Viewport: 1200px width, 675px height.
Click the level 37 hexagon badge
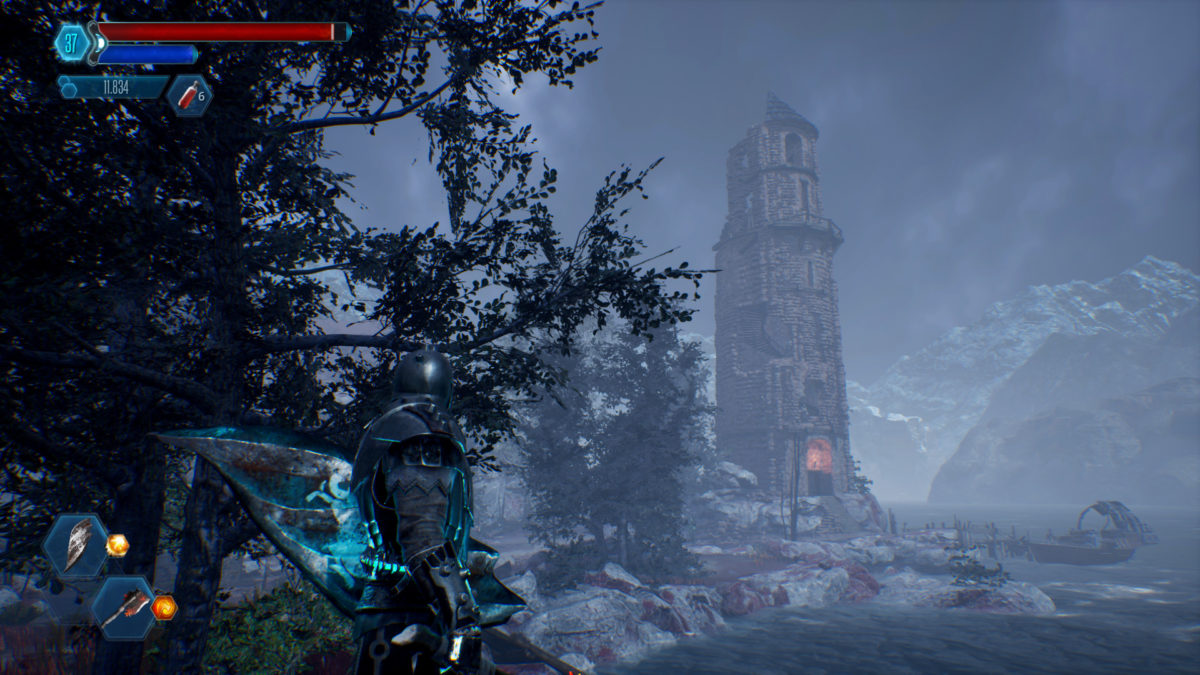click(72, 42)
